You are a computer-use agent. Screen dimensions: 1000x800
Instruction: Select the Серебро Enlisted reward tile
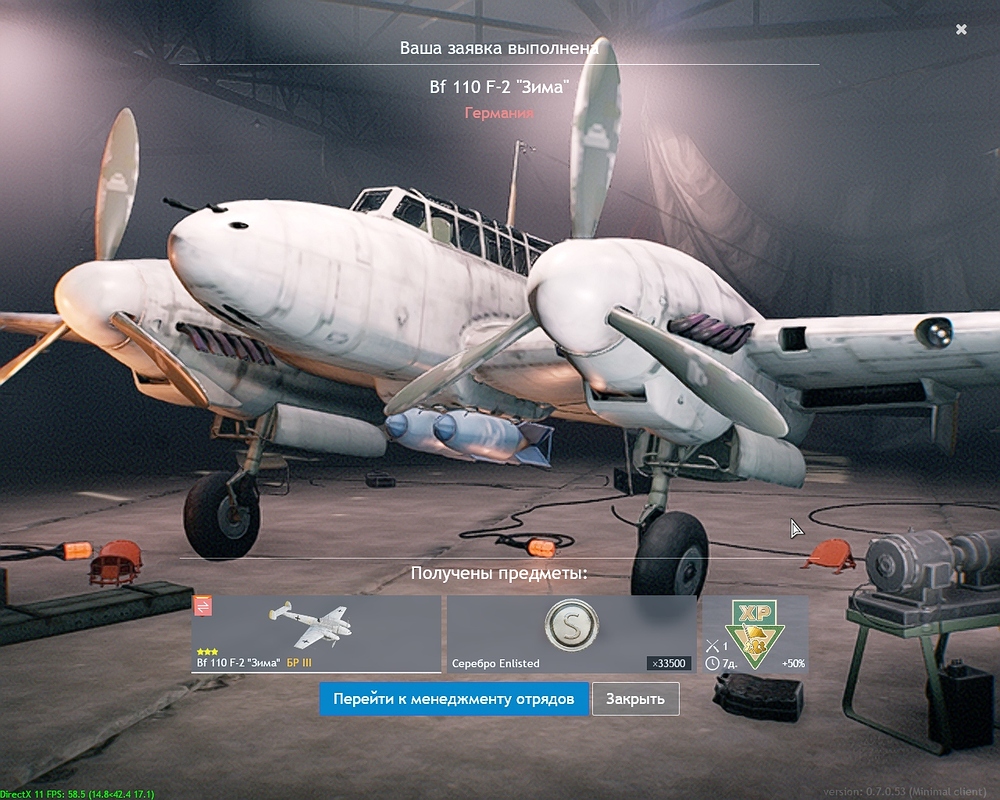[571, 634]
